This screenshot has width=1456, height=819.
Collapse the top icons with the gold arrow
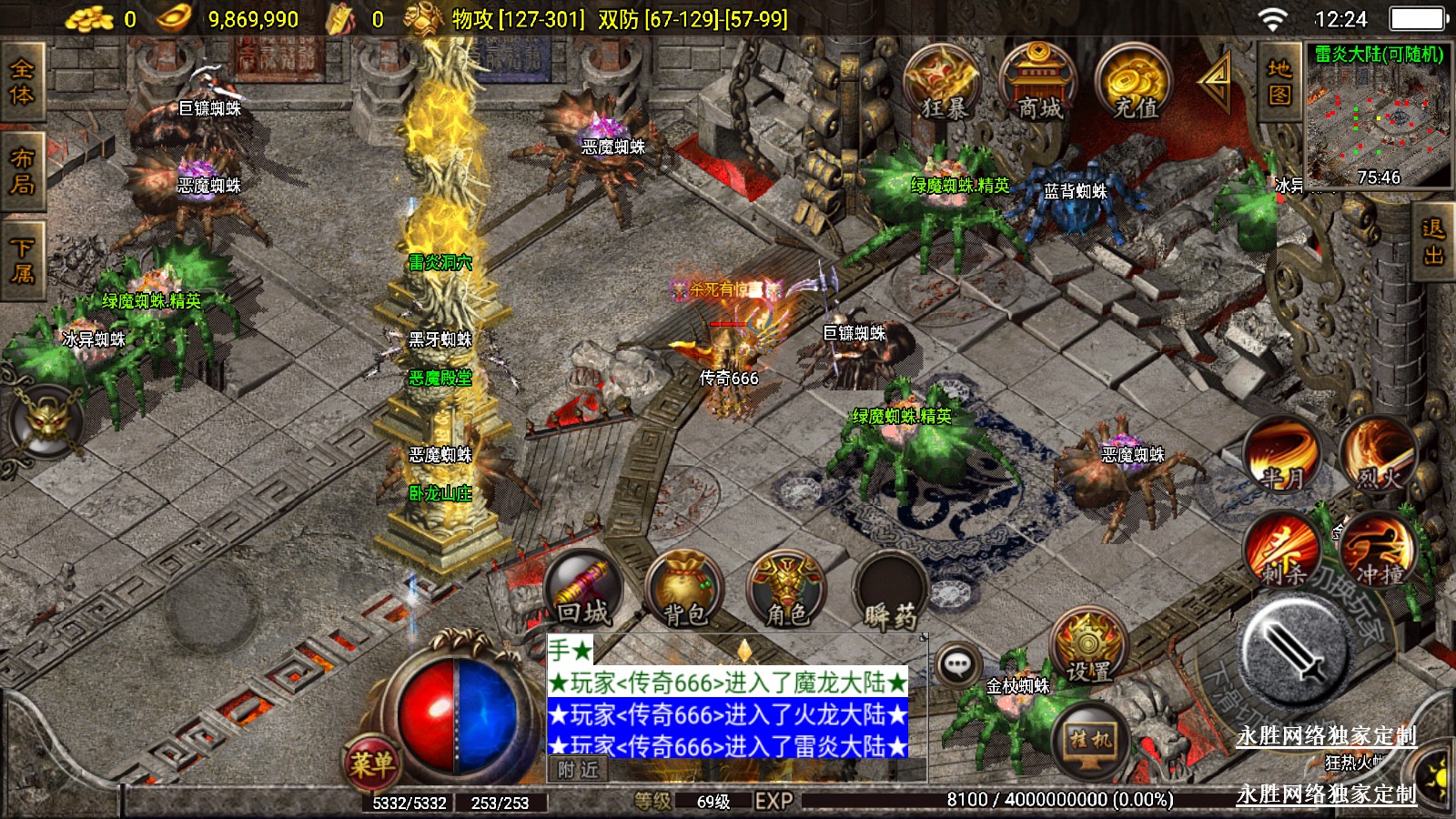click(x=1216, y=80)
